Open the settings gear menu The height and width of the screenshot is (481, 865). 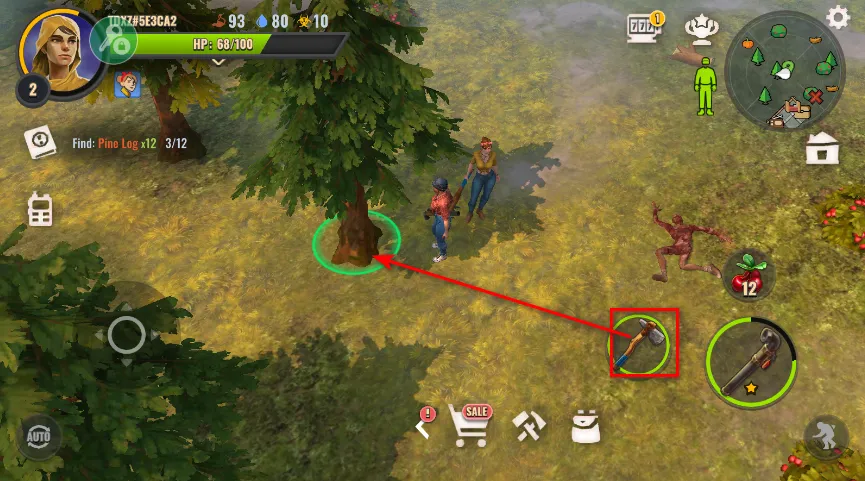[x=838, y=17]
